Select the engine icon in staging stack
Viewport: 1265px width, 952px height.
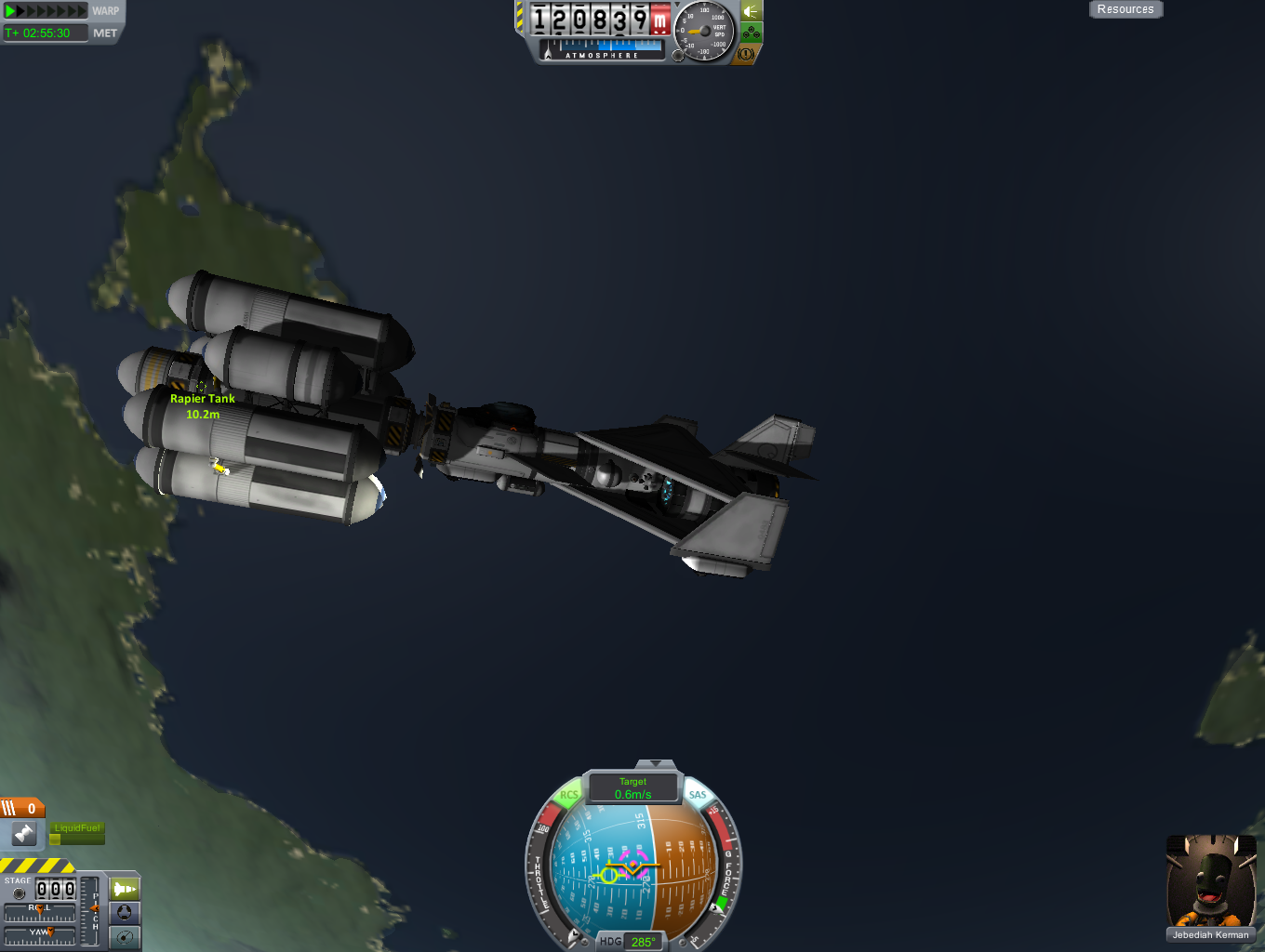(24, 833)
